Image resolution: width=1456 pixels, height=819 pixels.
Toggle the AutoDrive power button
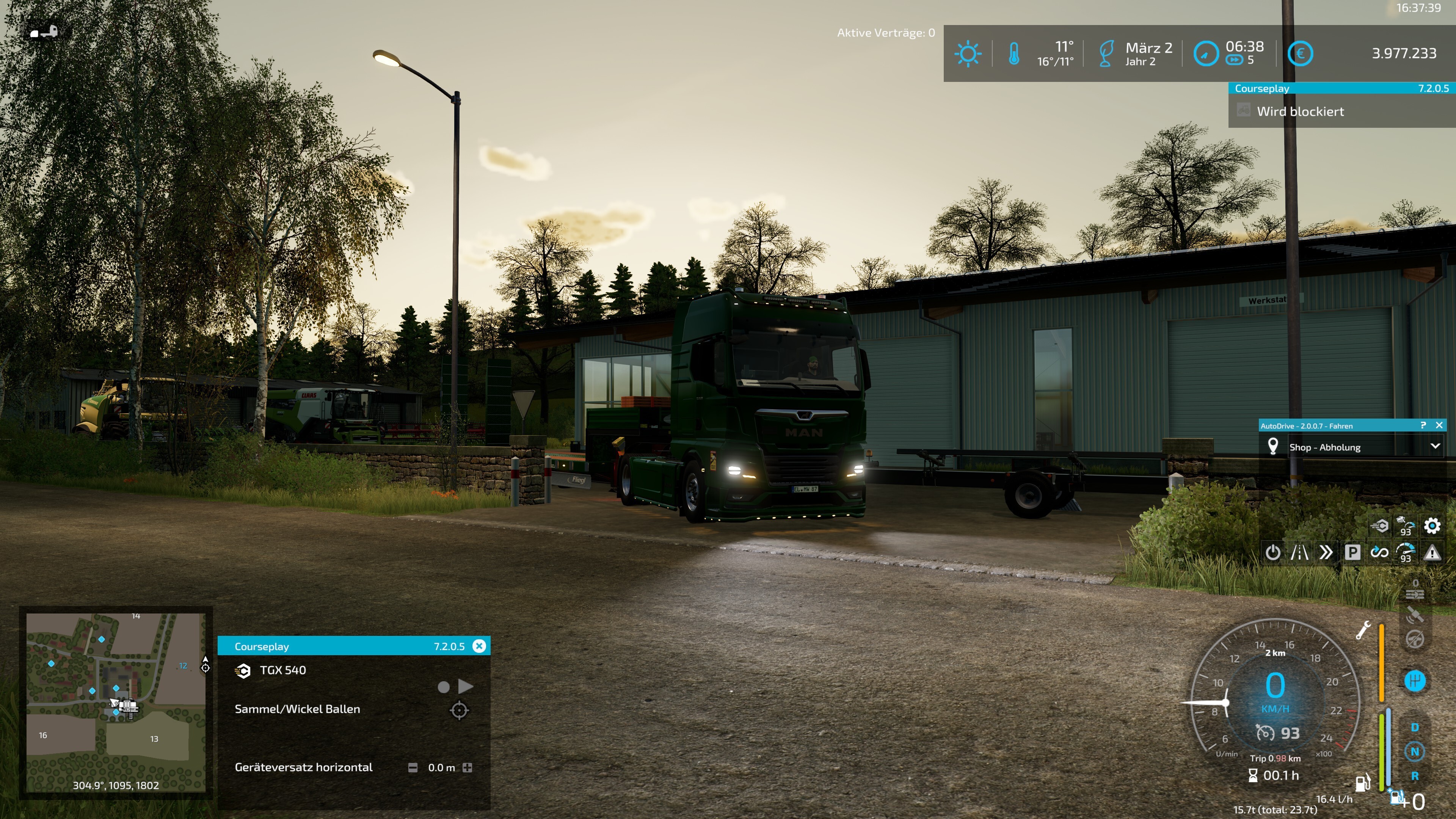coord(1272,552)
